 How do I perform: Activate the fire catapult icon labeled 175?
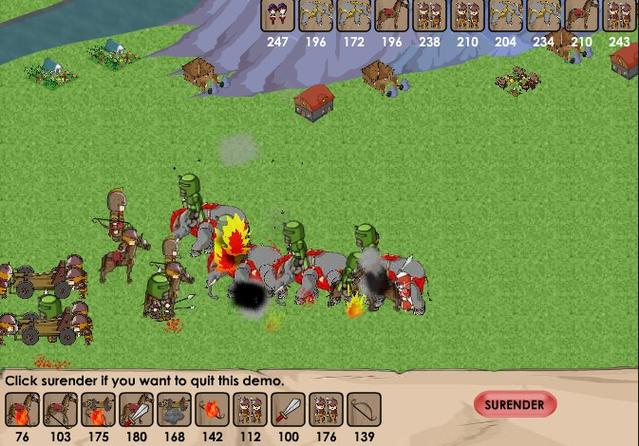(x=98, y=410)
